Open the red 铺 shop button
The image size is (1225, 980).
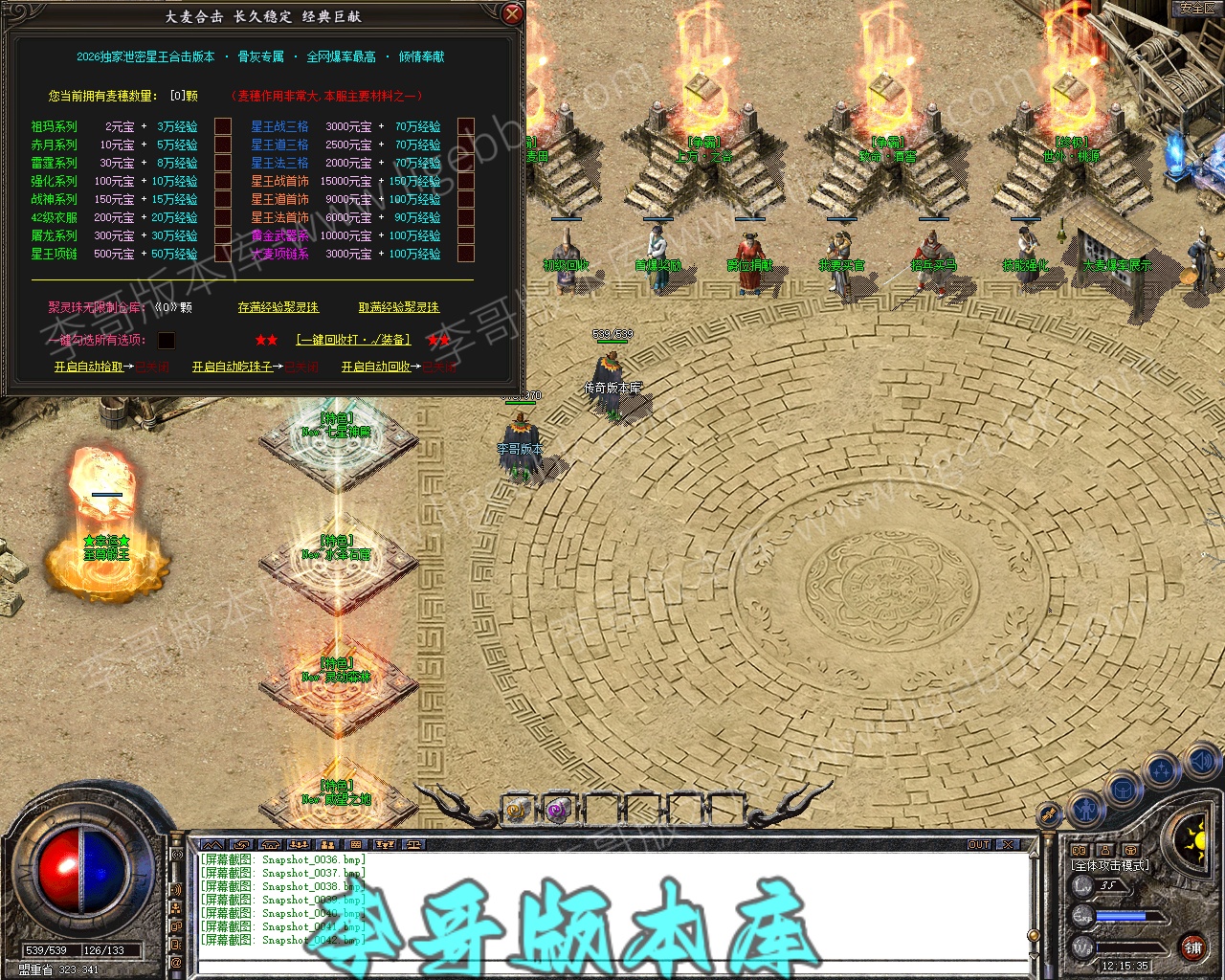(1192, 947)
